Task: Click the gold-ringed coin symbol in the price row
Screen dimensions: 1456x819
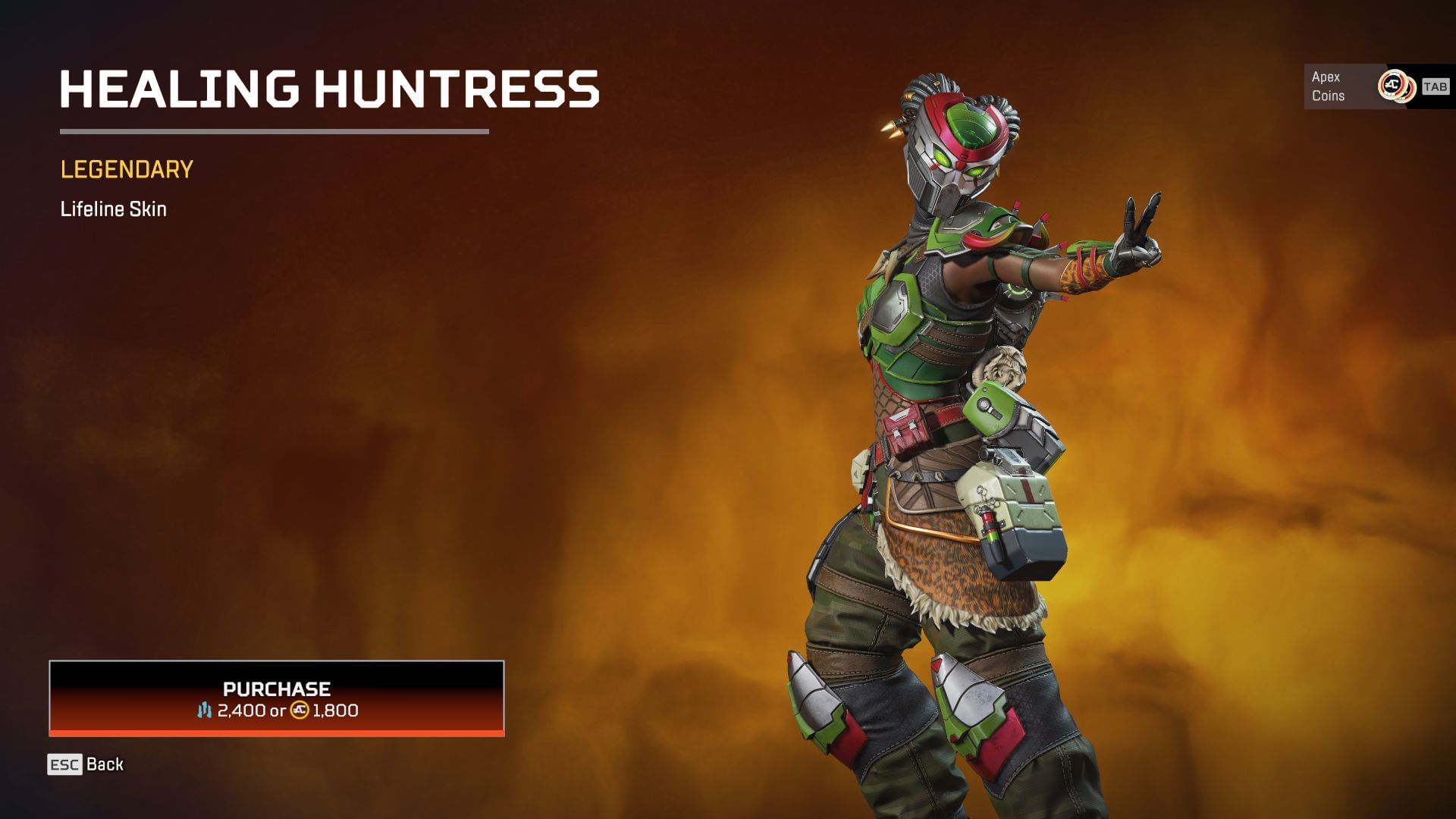Action: click(x=299, y=711)
